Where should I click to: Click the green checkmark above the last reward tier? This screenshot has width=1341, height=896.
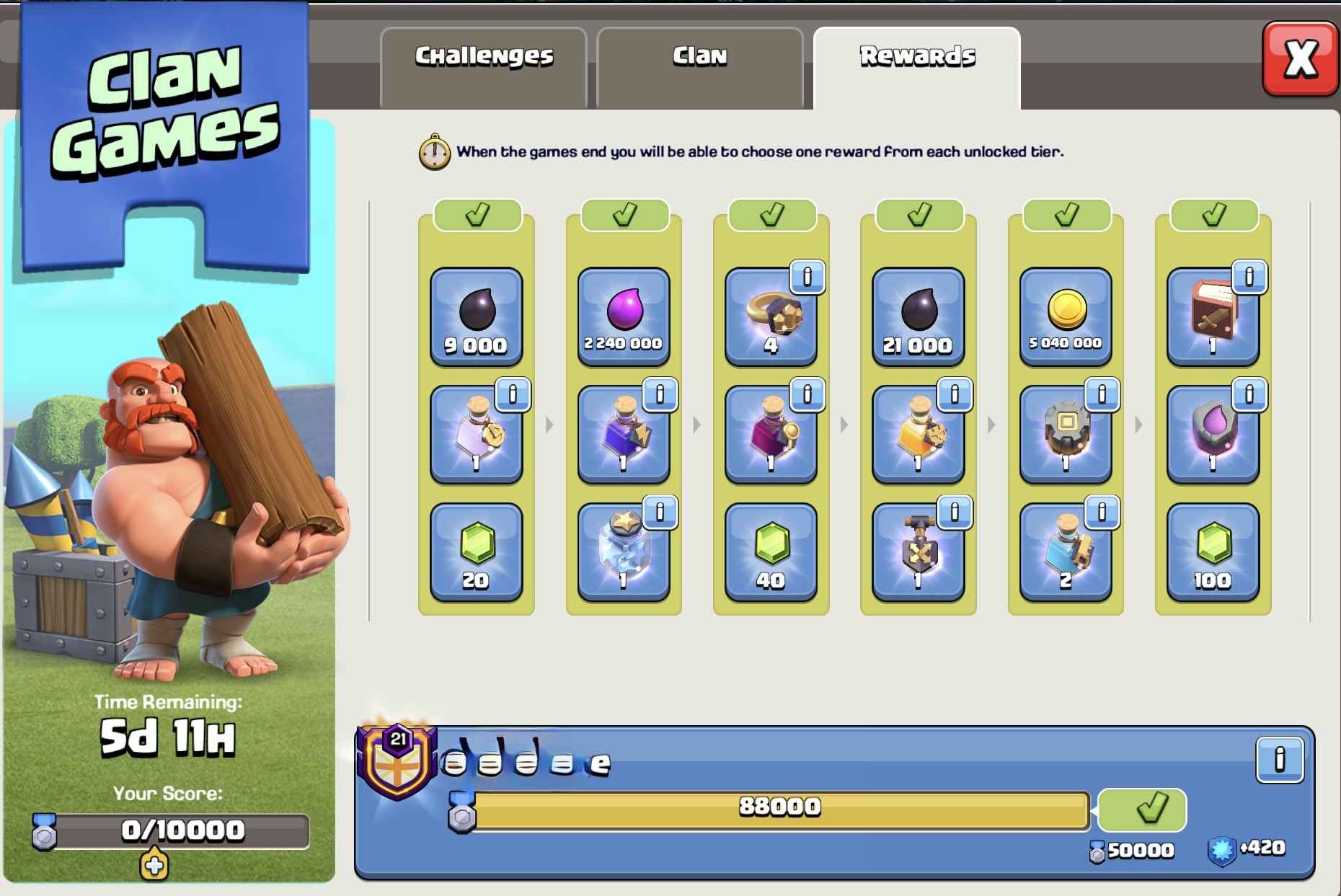(x=1213, y=213)
